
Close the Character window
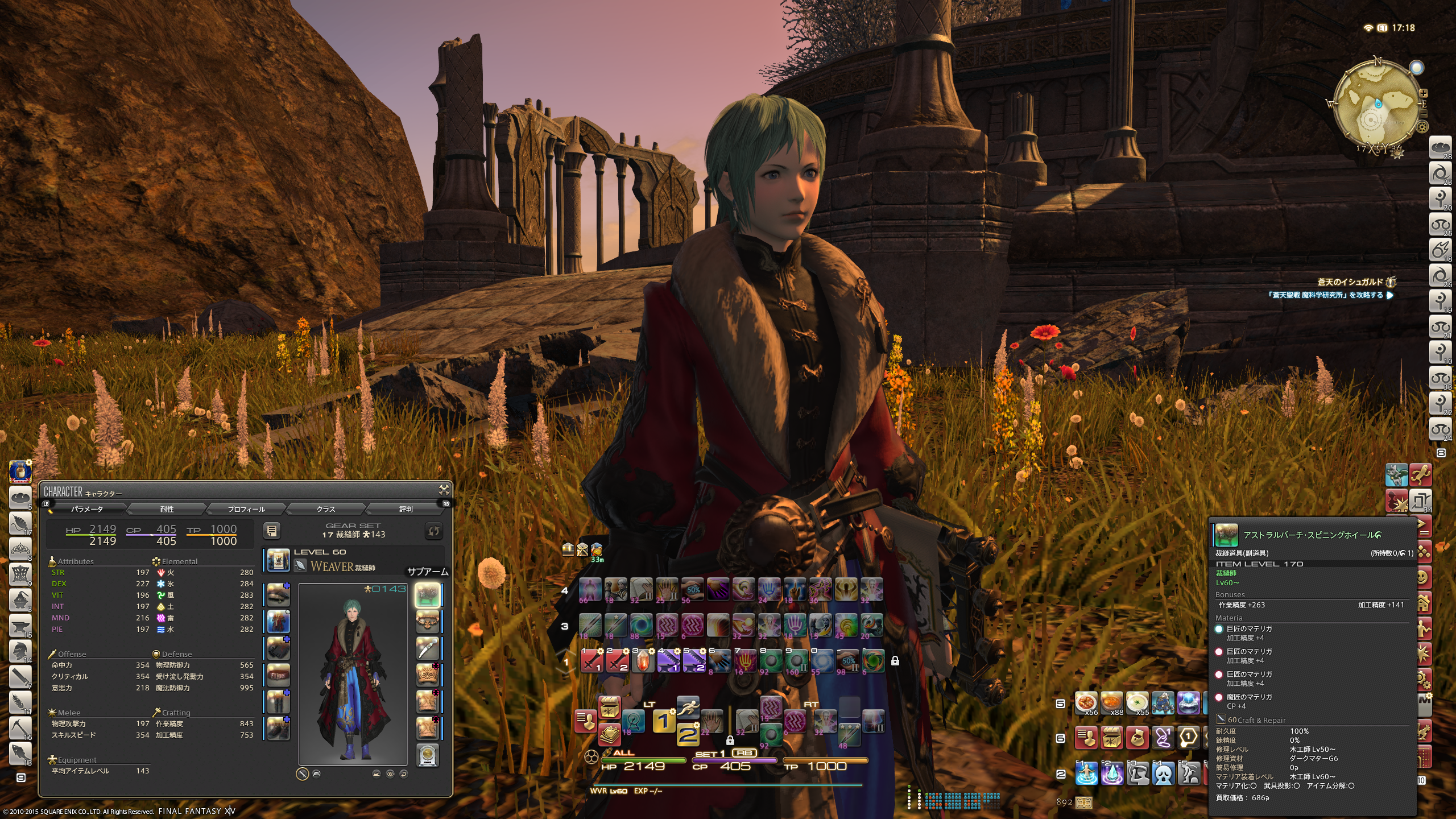click(444, 490)
